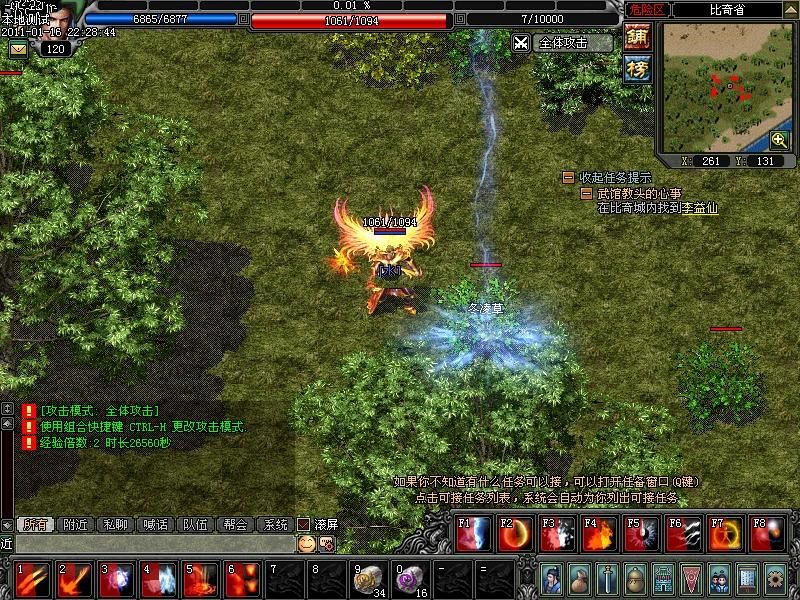This screenshot has height=600, width=800.
Task: Switch to the 帮会 chat tab
Action: click(x=235, y=524)
